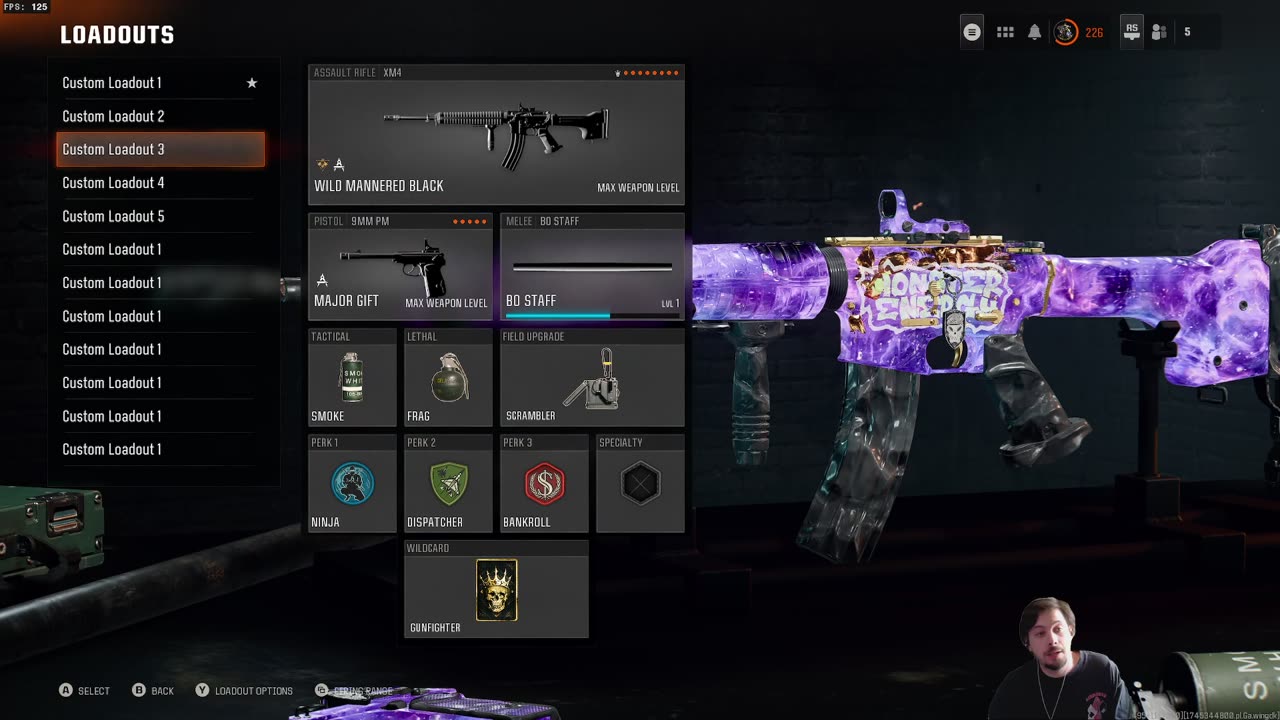This screenshot has width=1280, height=720.
Task: Open the grid menu icon in top bar
Action: (x=1005, y=32)
